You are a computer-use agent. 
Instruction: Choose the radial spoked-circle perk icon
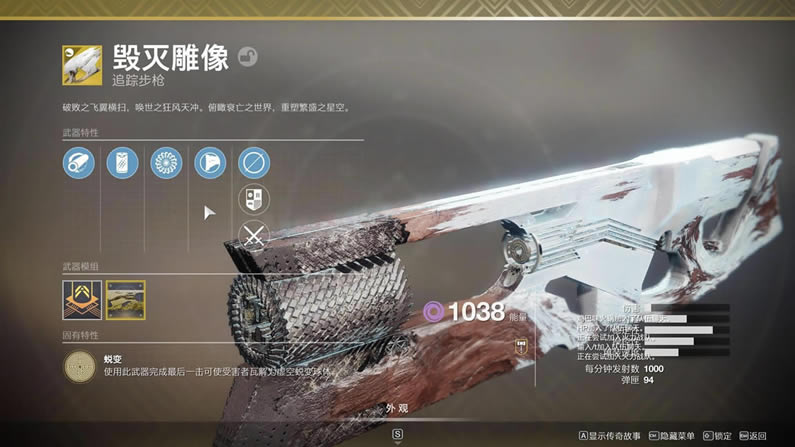(166, 163)
